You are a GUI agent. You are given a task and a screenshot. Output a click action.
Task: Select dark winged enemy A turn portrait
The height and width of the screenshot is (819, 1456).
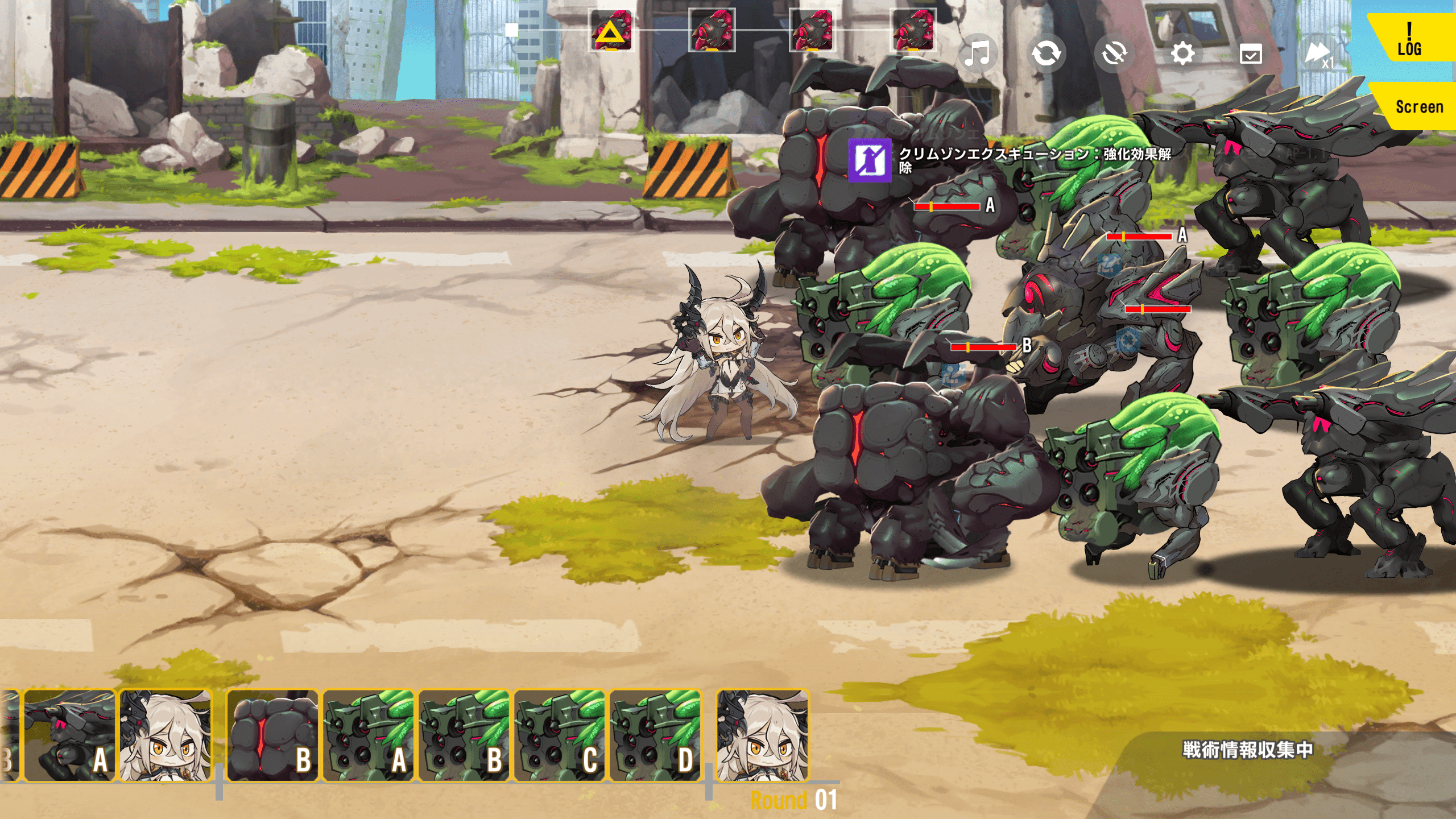pyautogui.click(x=69, y=735)
